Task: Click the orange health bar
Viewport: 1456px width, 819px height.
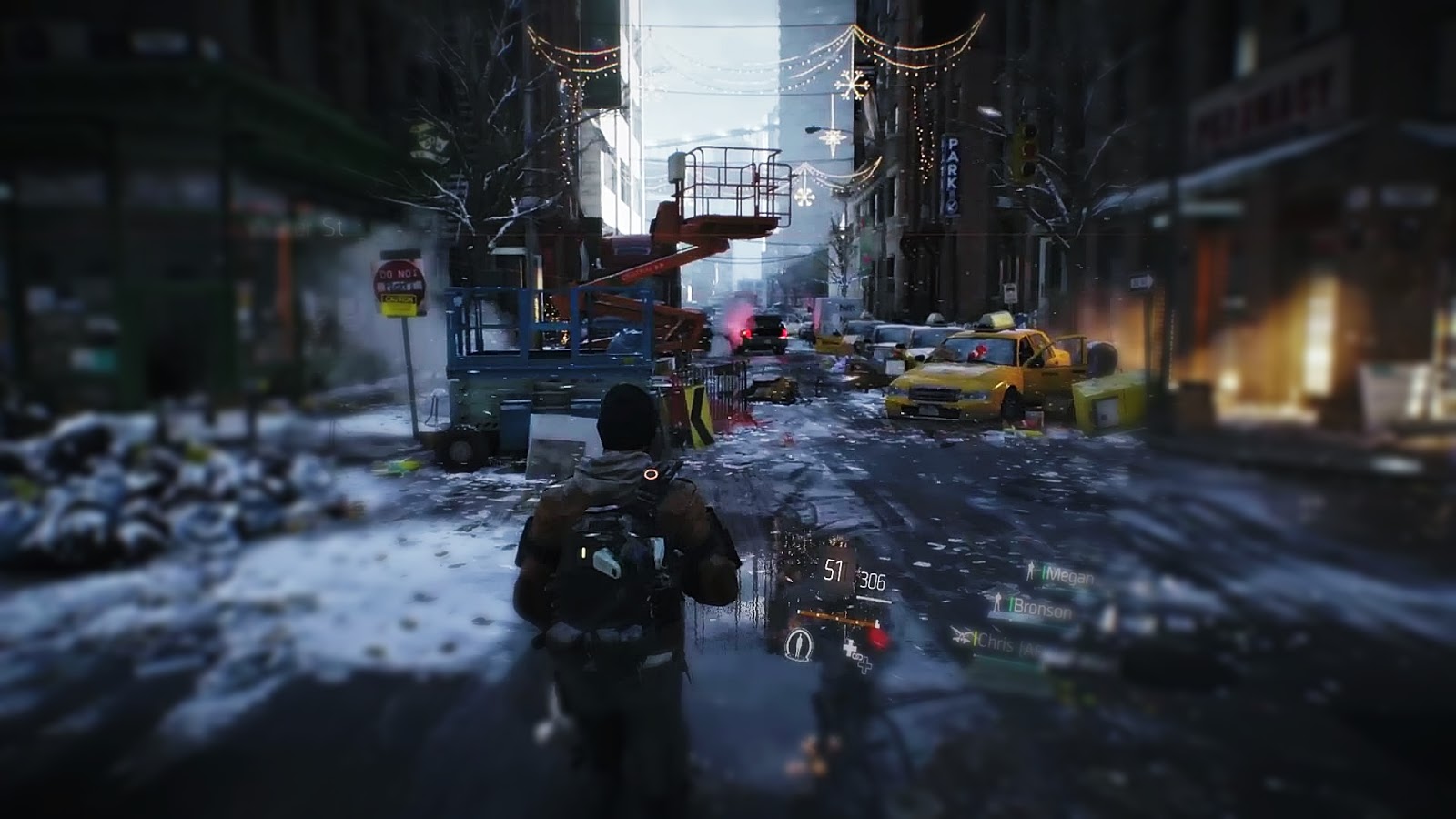Action: 837,617
